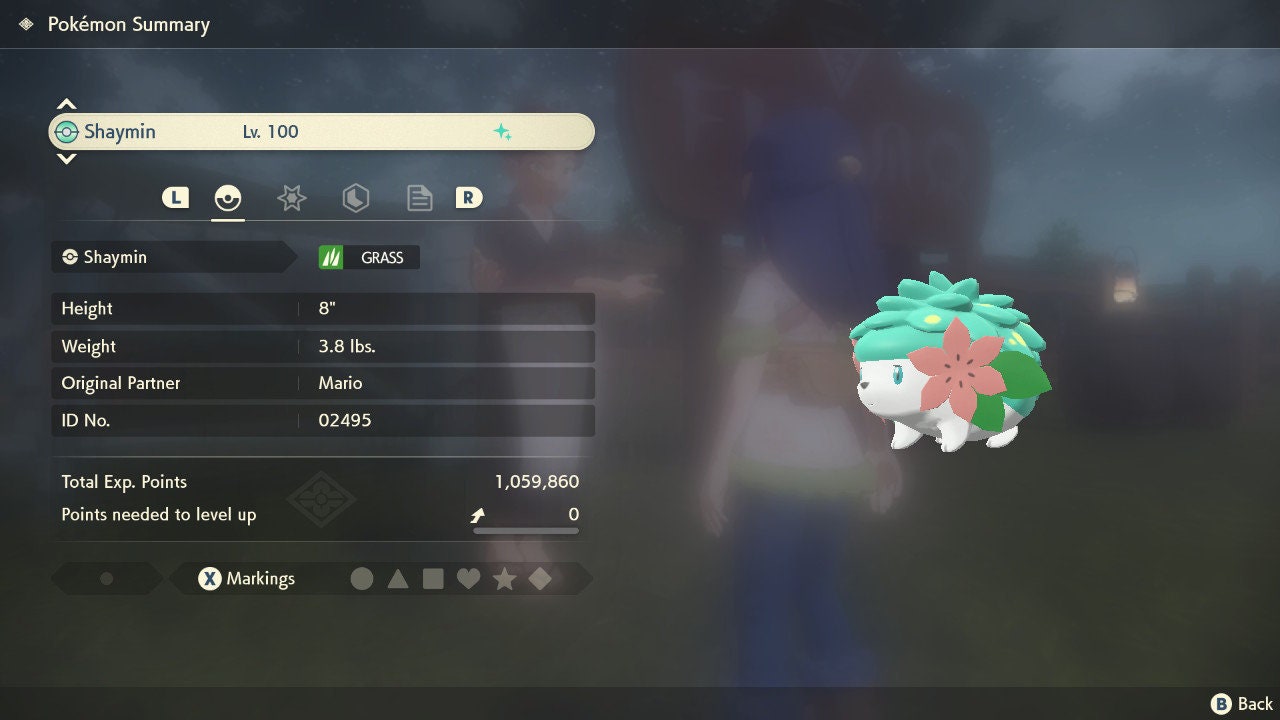
Task: Select the down arrow below Shaymin's name
Action: point(66,158)
